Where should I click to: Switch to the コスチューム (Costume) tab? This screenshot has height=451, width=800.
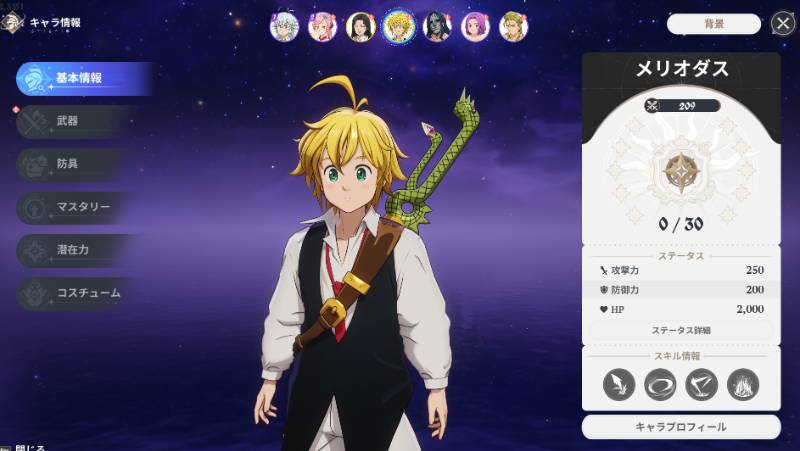(78, 293)
